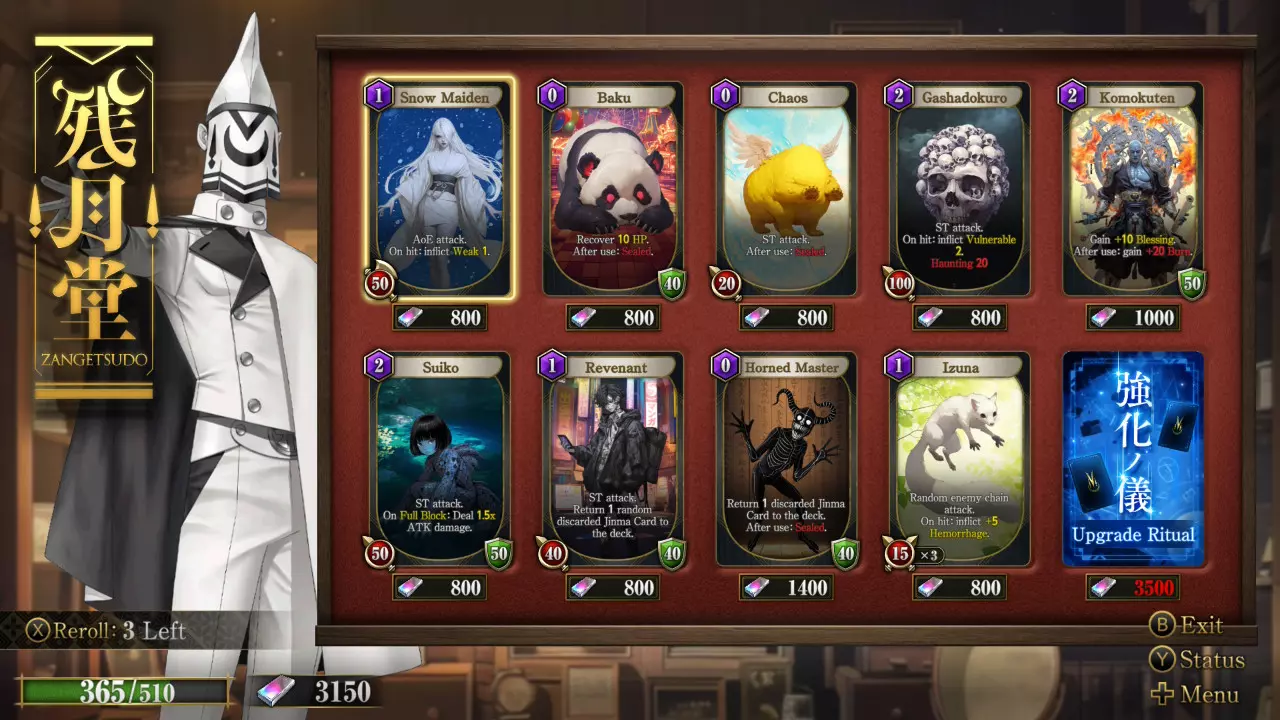Viewport: 1280px width, 720px height.
Task: Buy the Baku panda card
Action: [614, 189]
